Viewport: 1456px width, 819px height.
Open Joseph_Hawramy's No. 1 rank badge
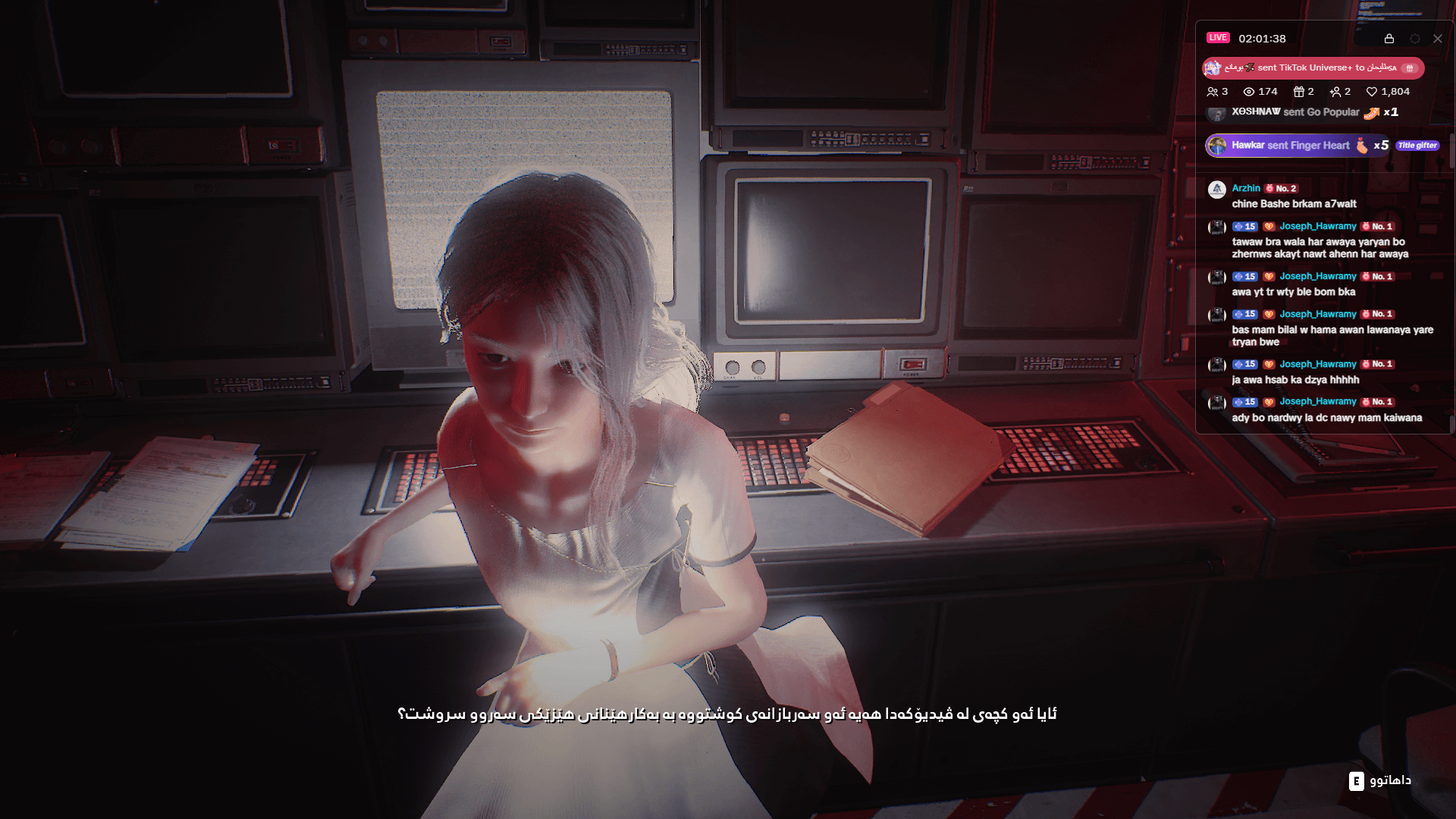tap(1376, 226)
